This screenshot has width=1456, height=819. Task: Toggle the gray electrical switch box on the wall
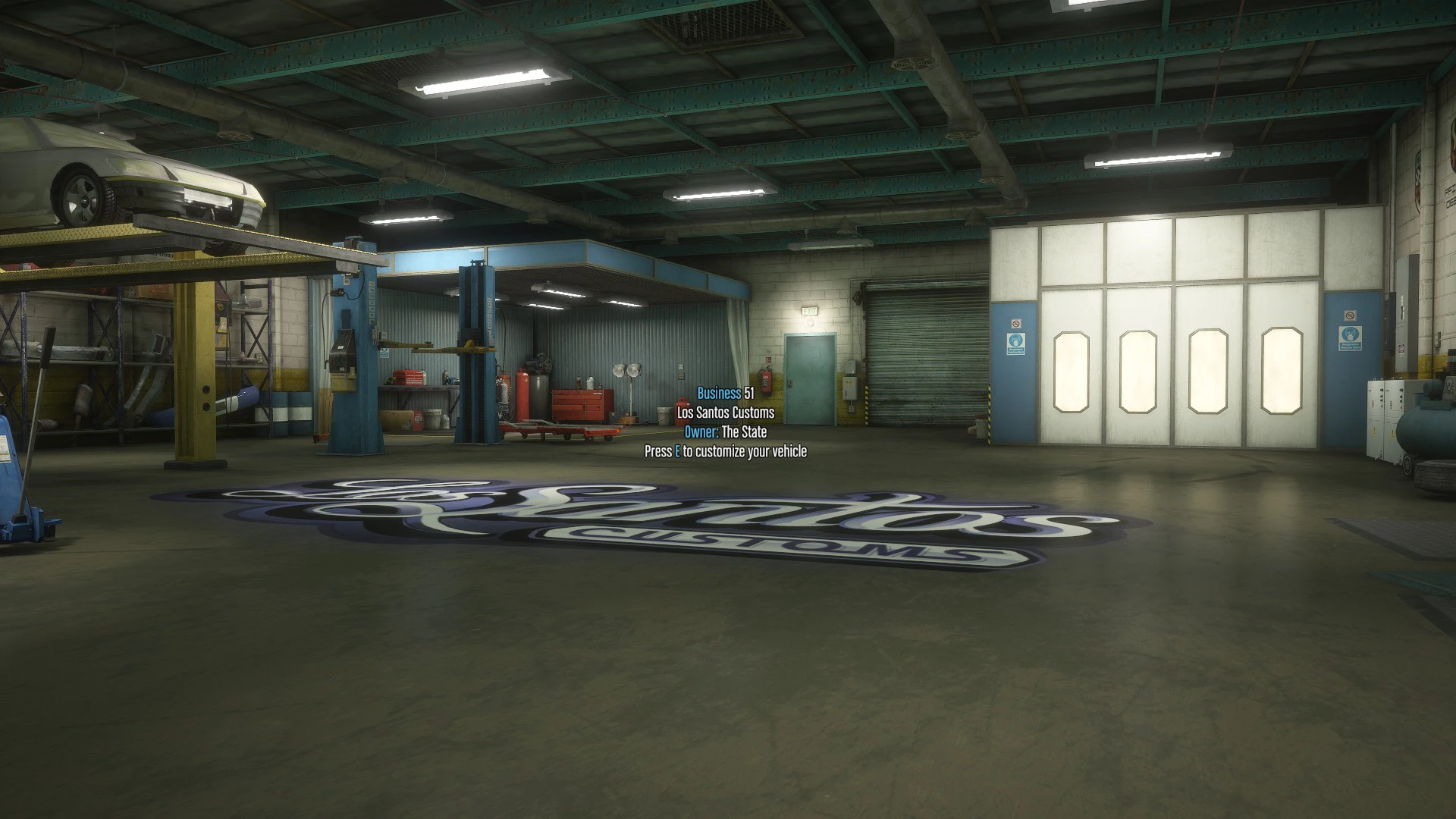tap(849, 388)
